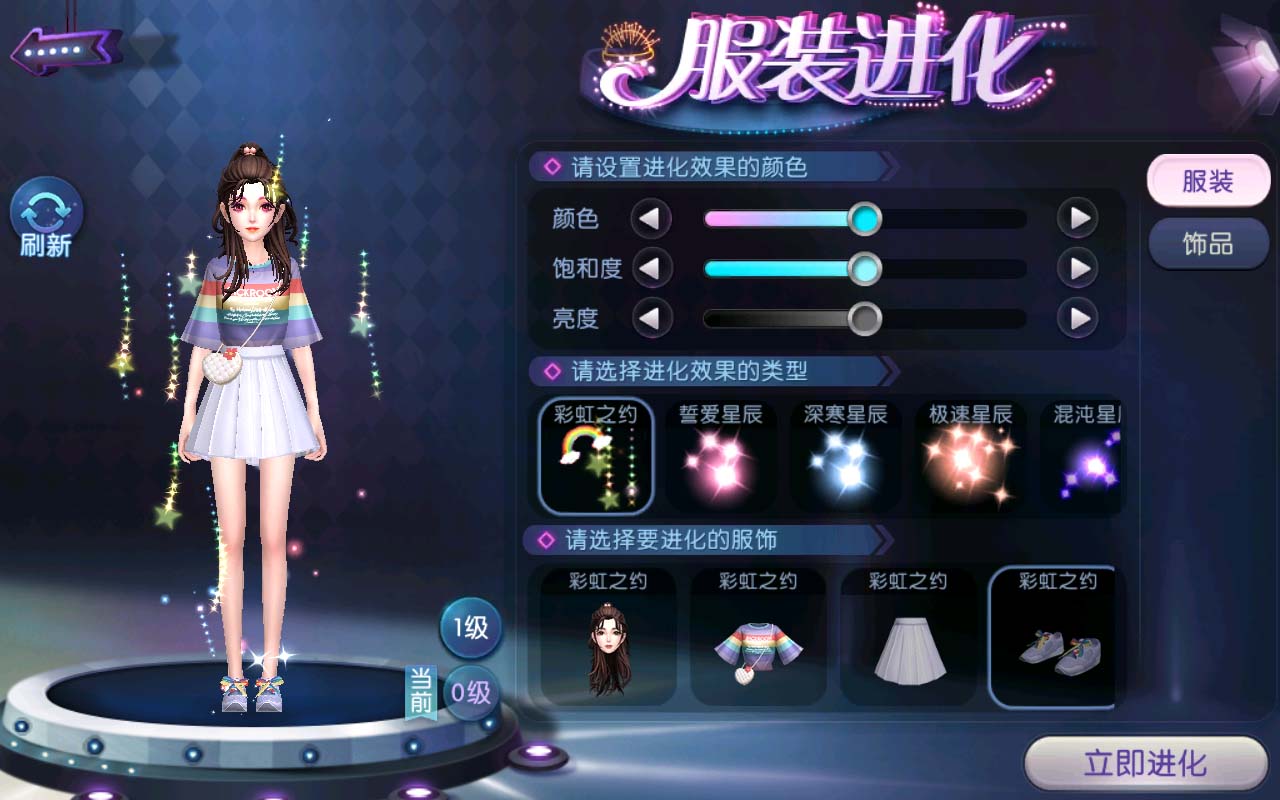Image resolution: width=1280 pixels, height=800 pixels.
Task: Decrease 颜色 with the left arrow
Action: (651, 218)
